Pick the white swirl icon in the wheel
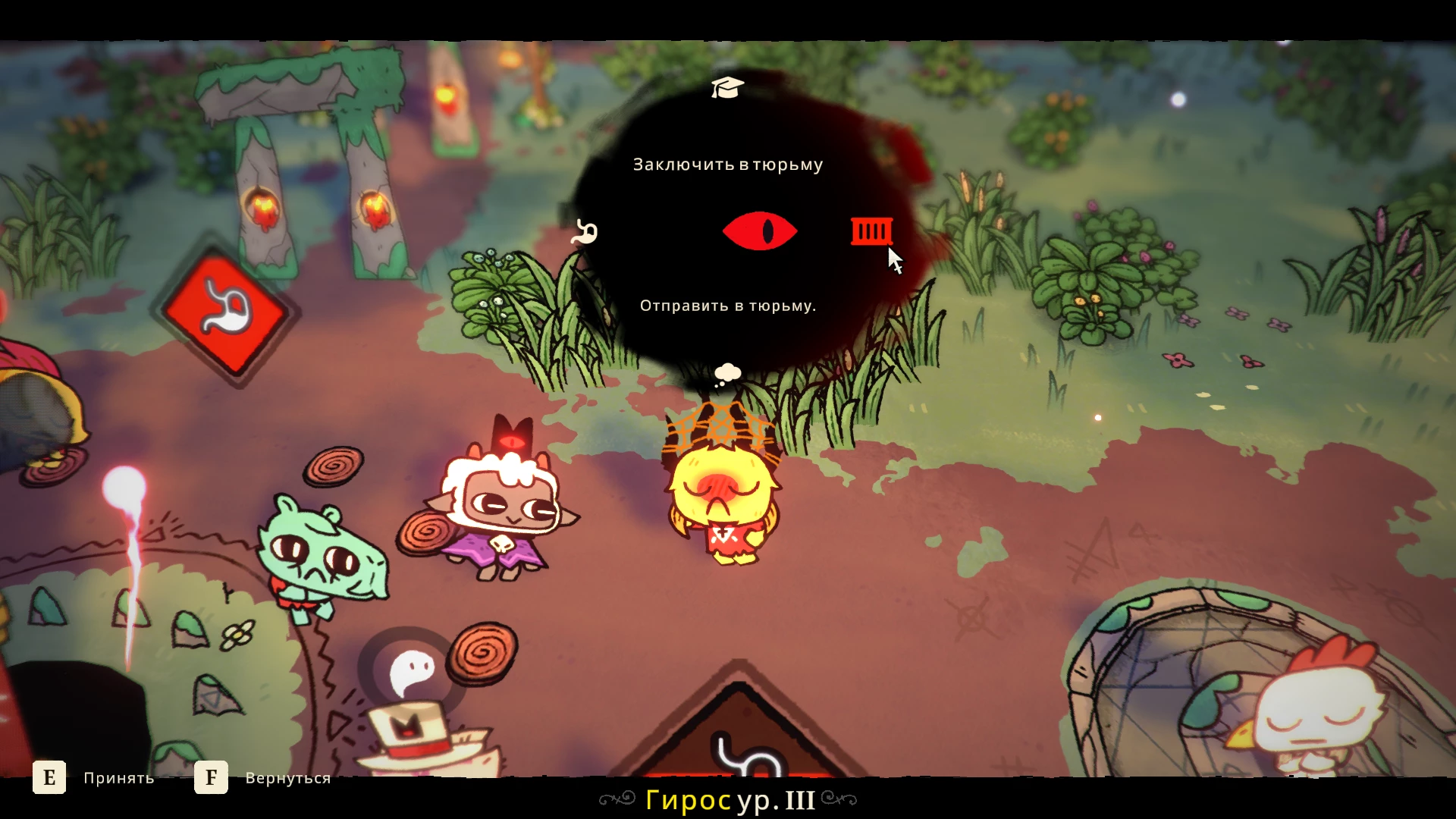1456x819 pixels. click(x=585, y=232)
